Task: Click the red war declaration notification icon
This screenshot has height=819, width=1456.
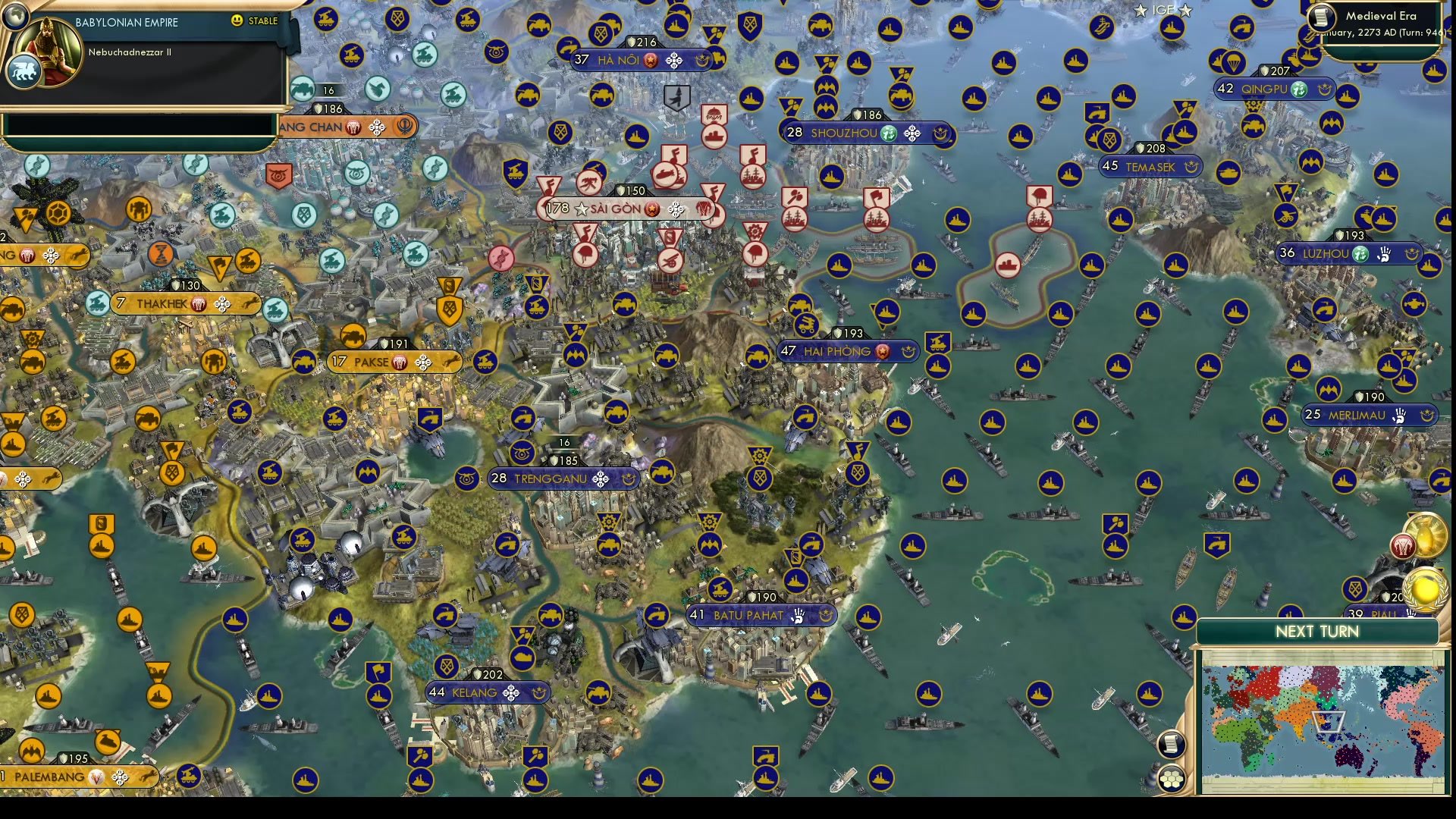Action: 1401,548
